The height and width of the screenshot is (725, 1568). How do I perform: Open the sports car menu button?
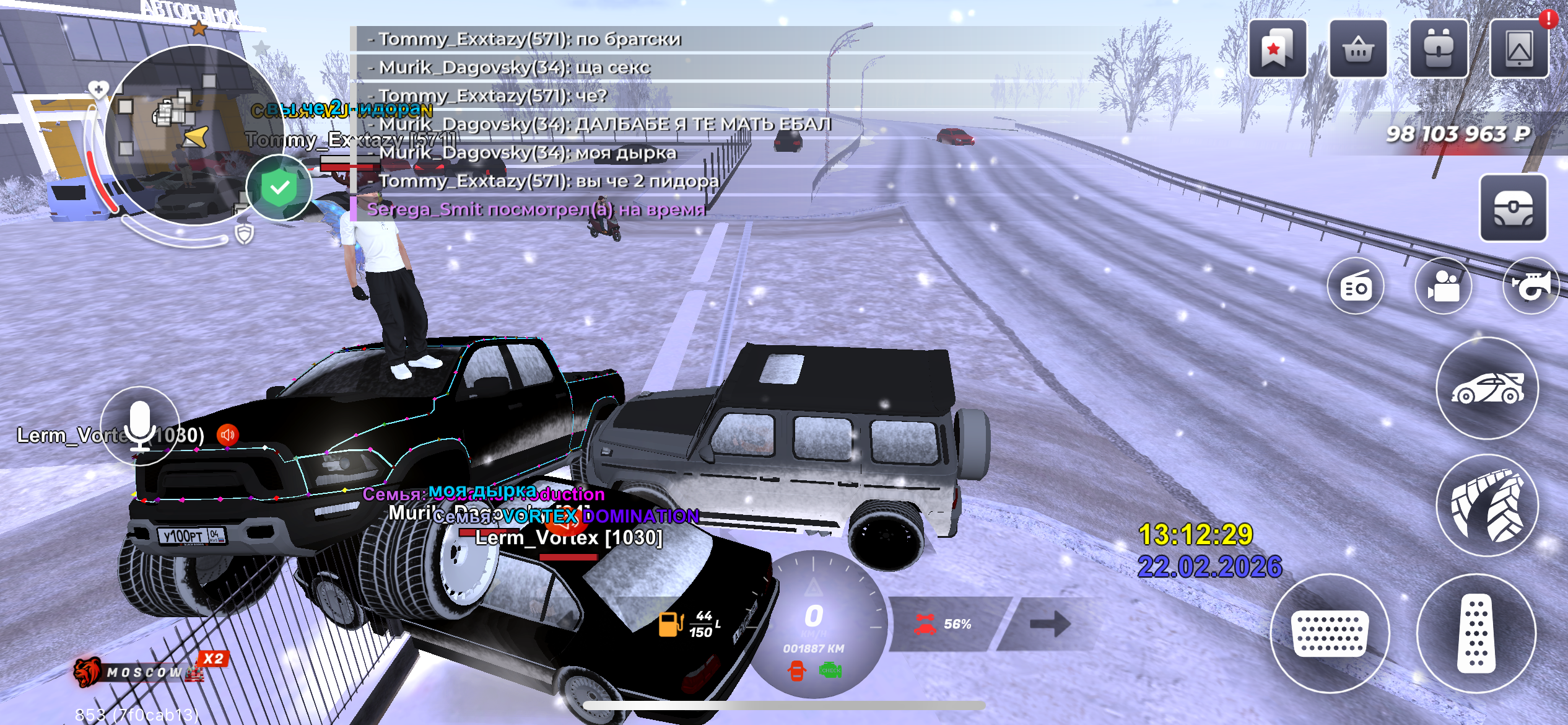(x=1487, y=389)
